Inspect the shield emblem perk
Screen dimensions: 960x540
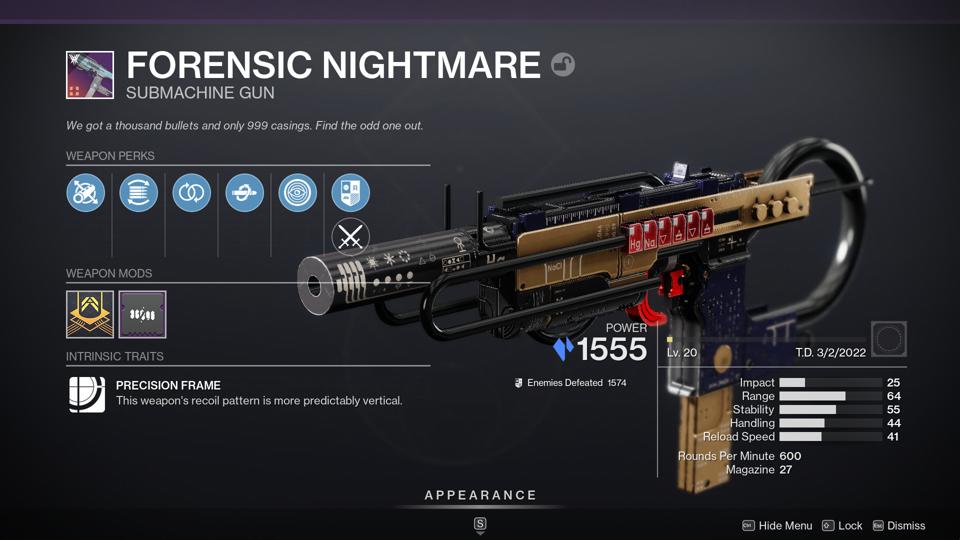[351, 193]
